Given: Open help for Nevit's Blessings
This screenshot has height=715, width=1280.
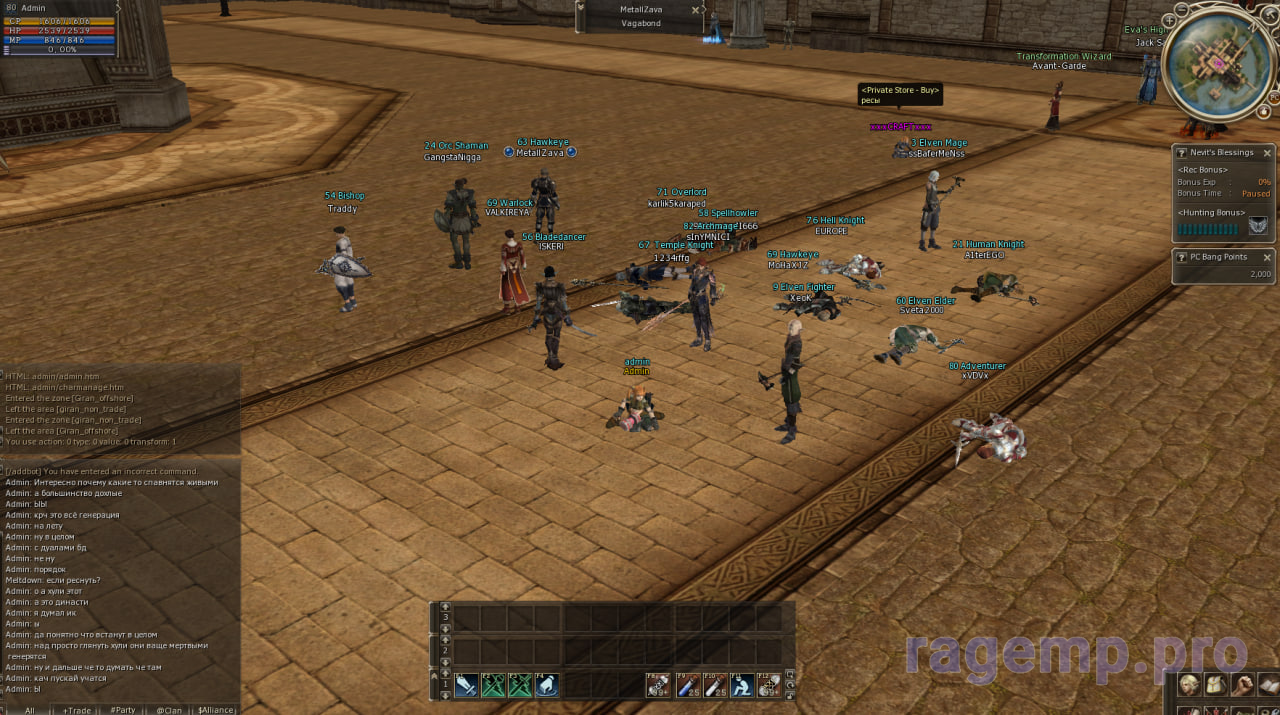Looking at the screenshot, I should (x=1181, y=153).
